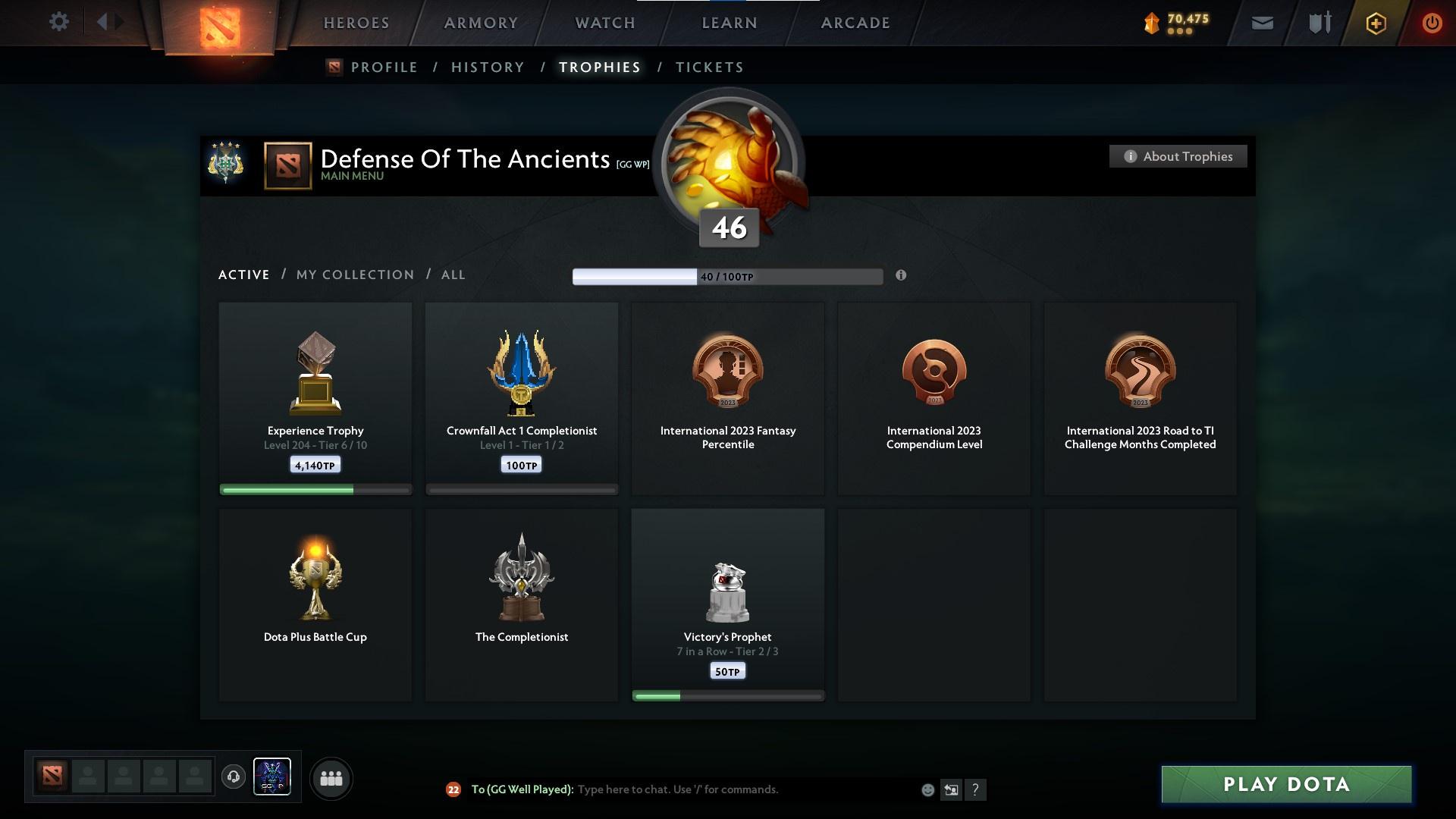Image resolution: width=1456 pixels, height=819 pixels.
Task: Switch to the HISTORY tab
Action: (487, 67)
